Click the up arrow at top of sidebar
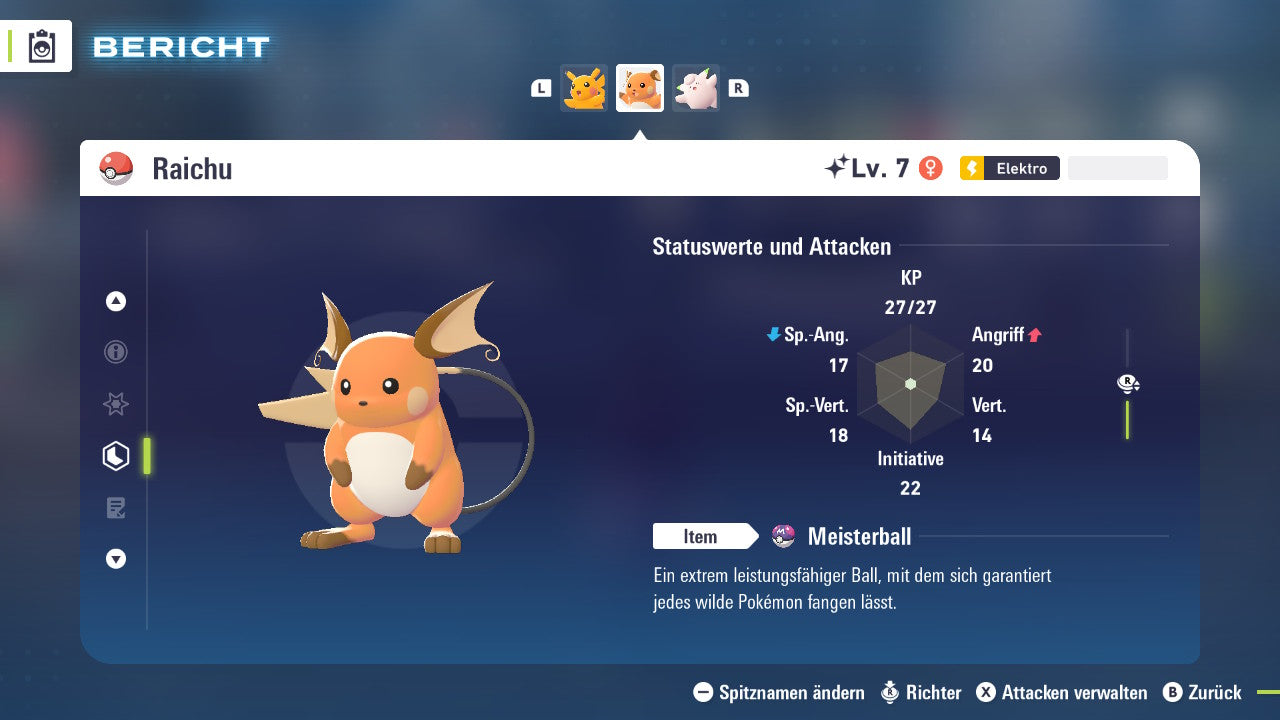This screenshot has height=720, width=1280. pyautogui.click(x=116, y=301)
